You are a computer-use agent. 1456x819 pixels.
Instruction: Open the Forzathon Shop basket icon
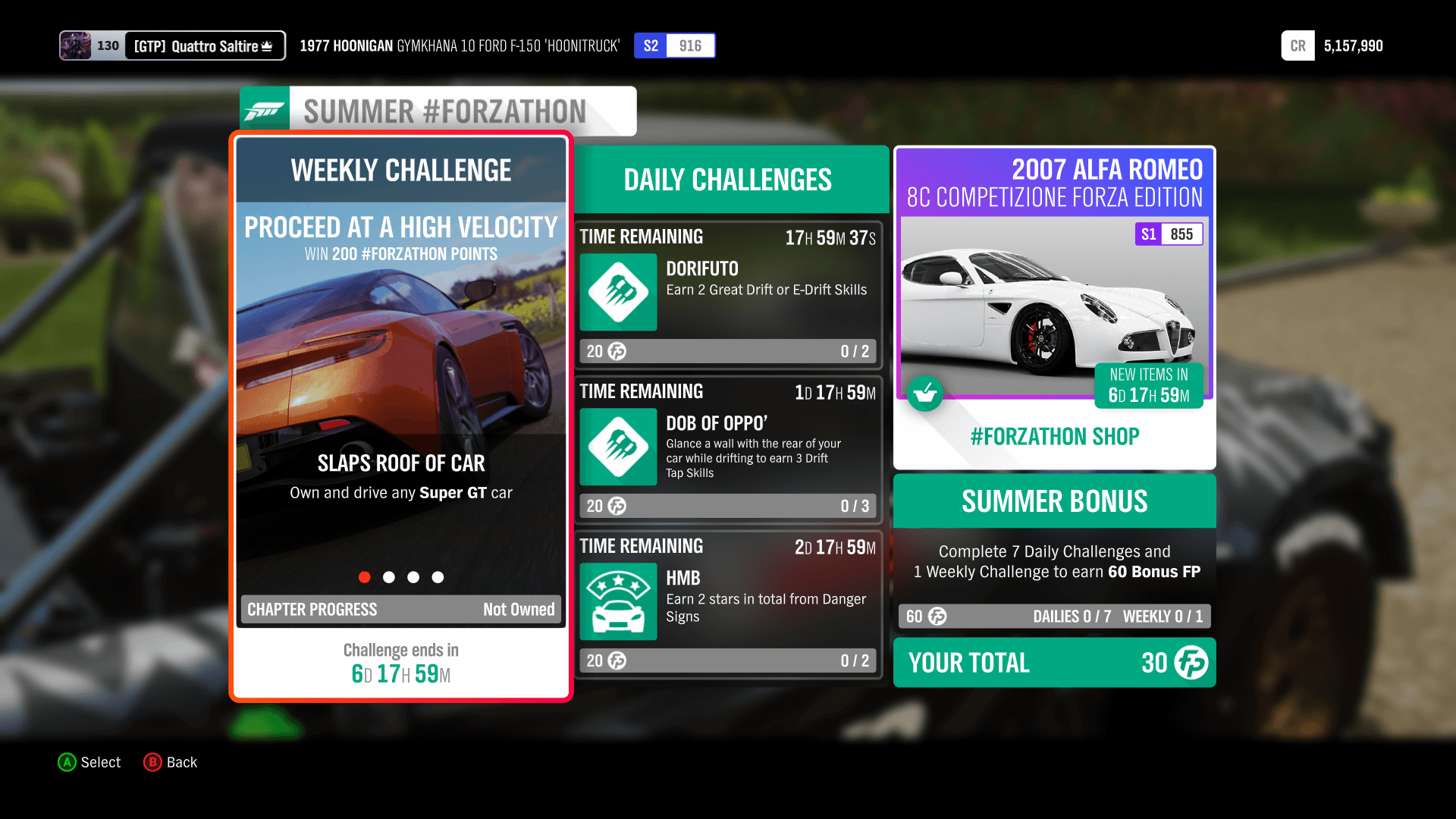click(925, 394)
